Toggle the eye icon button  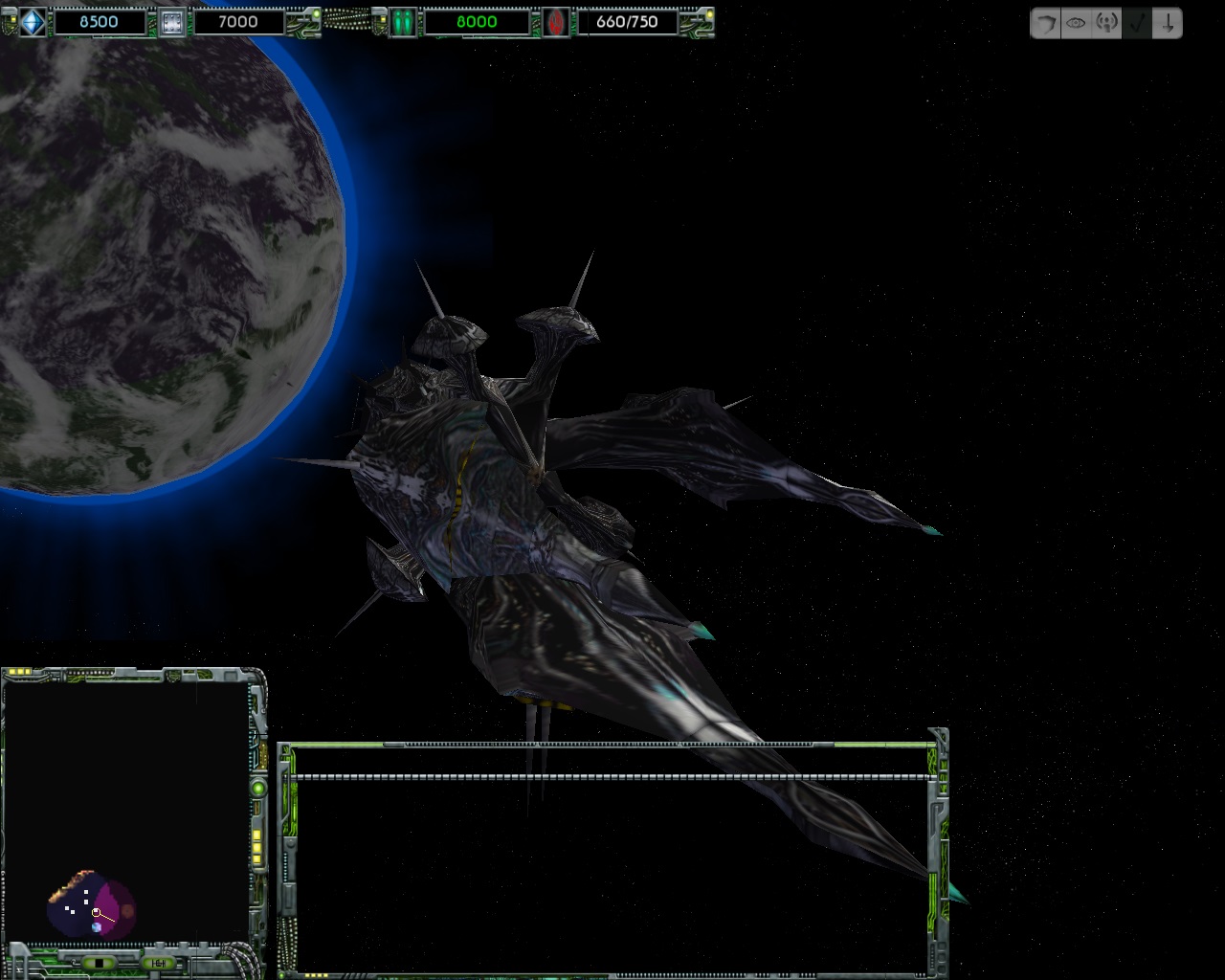click(1076, 24)
